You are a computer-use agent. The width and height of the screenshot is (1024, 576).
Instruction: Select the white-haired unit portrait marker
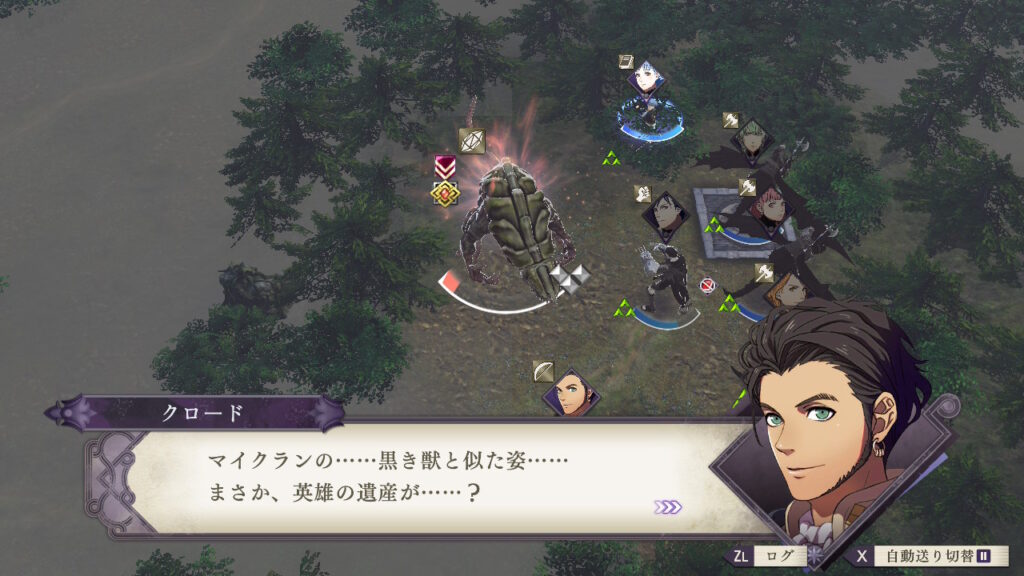pyautogui.click(x=647, y=78)
